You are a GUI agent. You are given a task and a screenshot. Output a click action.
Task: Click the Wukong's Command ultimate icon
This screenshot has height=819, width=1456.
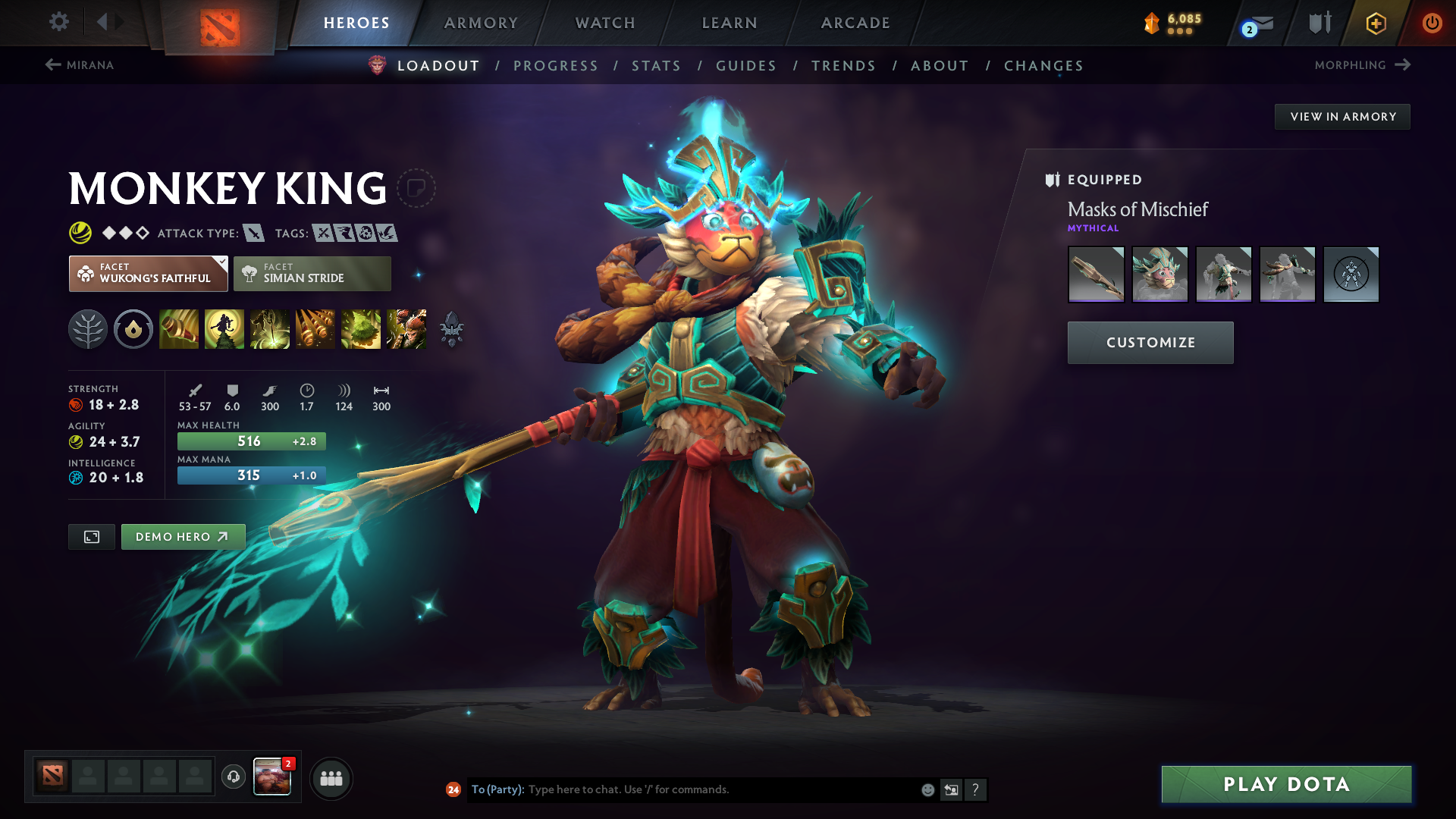coord(406,329)
